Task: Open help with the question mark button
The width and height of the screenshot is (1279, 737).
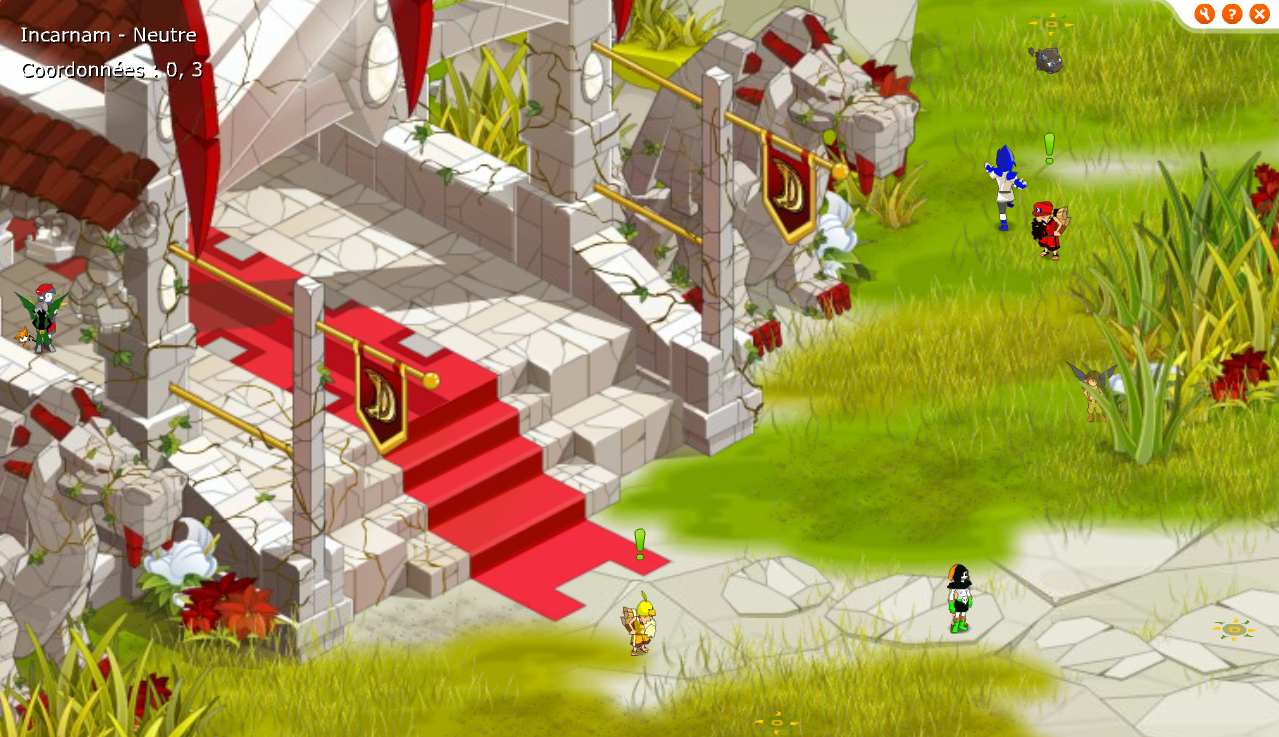Action: coord(1232,14)
